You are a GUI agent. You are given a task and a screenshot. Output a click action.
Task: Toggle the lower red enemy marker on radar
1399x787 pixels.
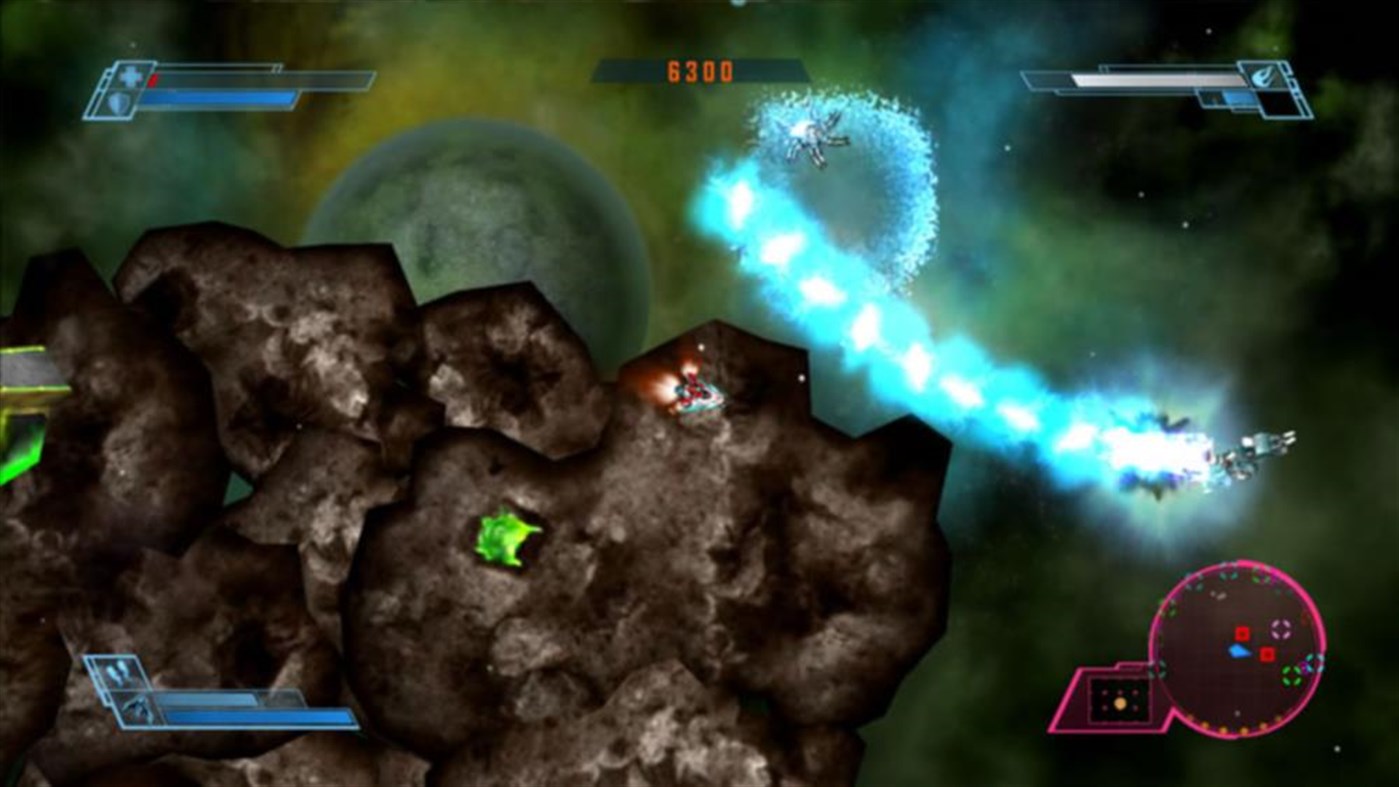pos(1266,654)
